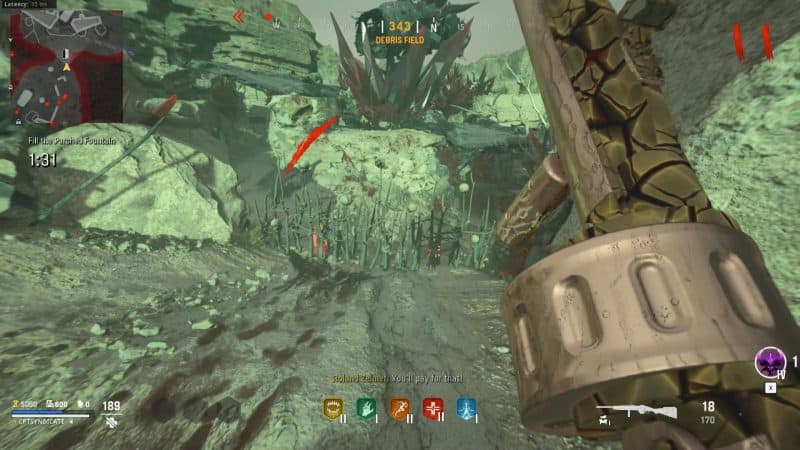The height and width of the screenshot is (450, 800).
Task: Click the blue perk icon
Action: tap(465, 407)
